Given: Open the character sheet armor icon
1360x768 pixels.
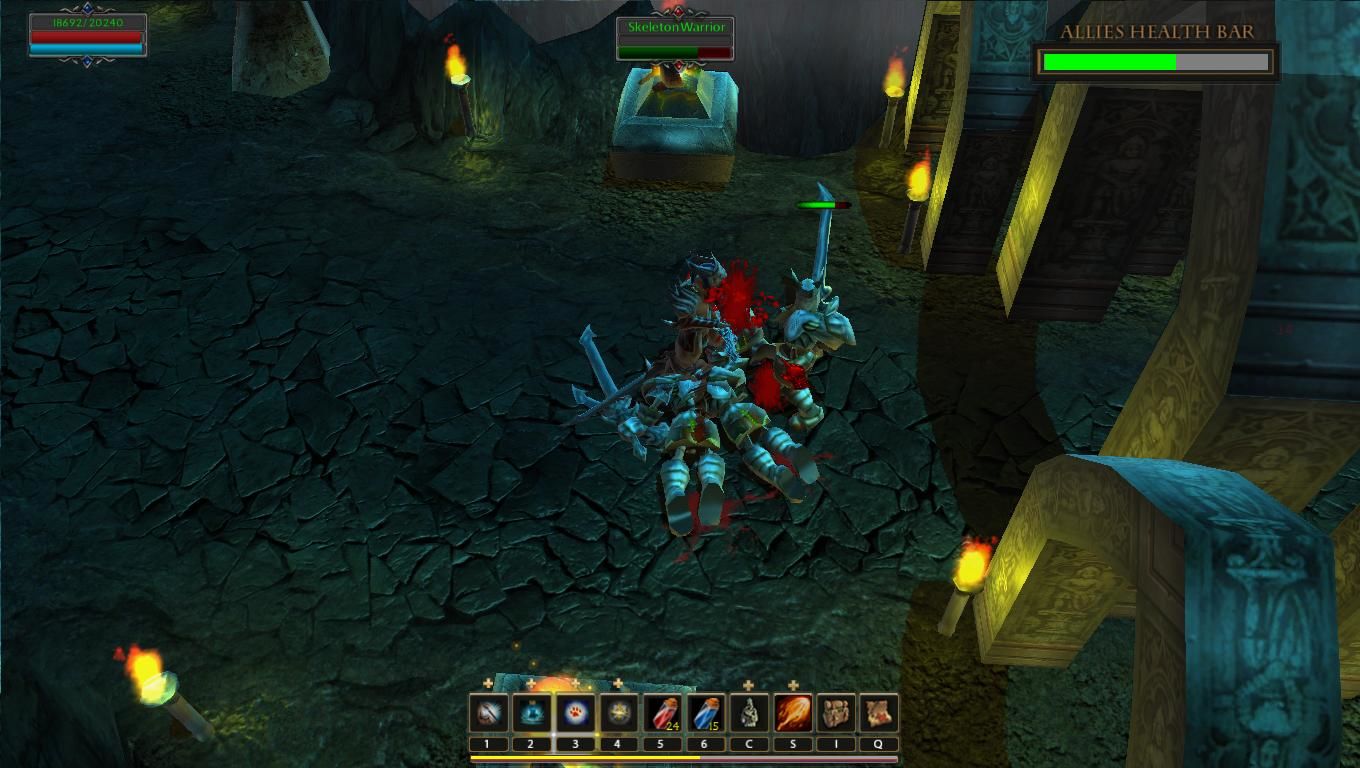Looking at the screenshot, I should pos(749,714).
